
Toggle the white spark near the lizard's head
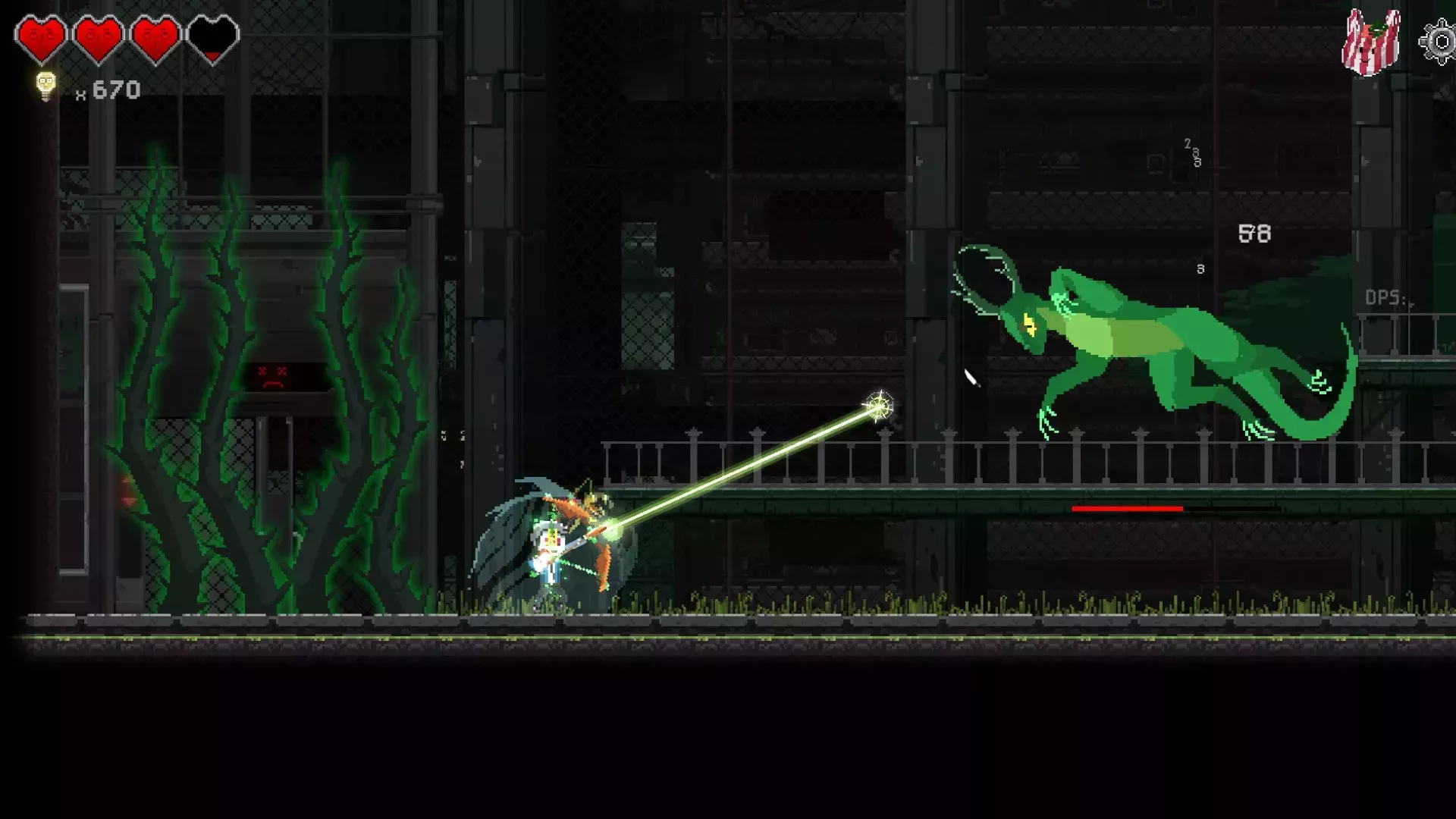click(970, 377)
